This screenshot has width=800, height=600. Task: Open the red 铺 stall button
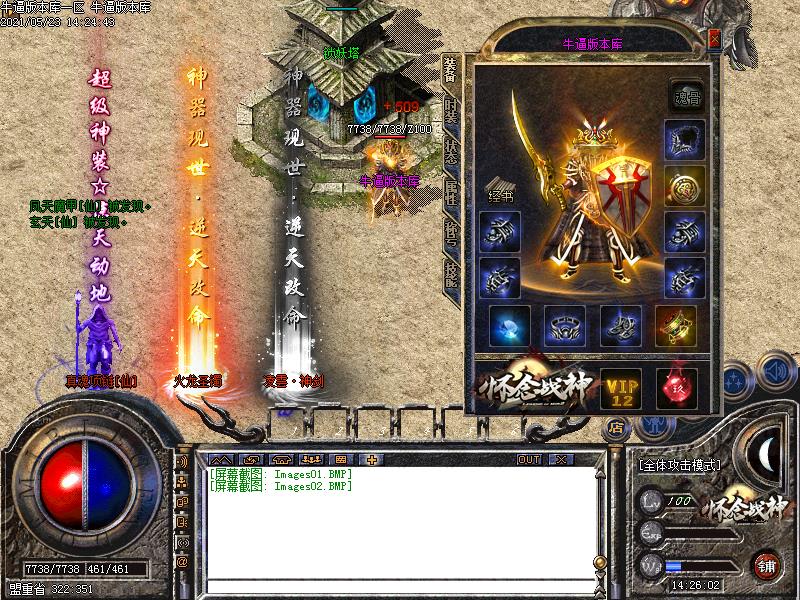[x=767, y=564]
